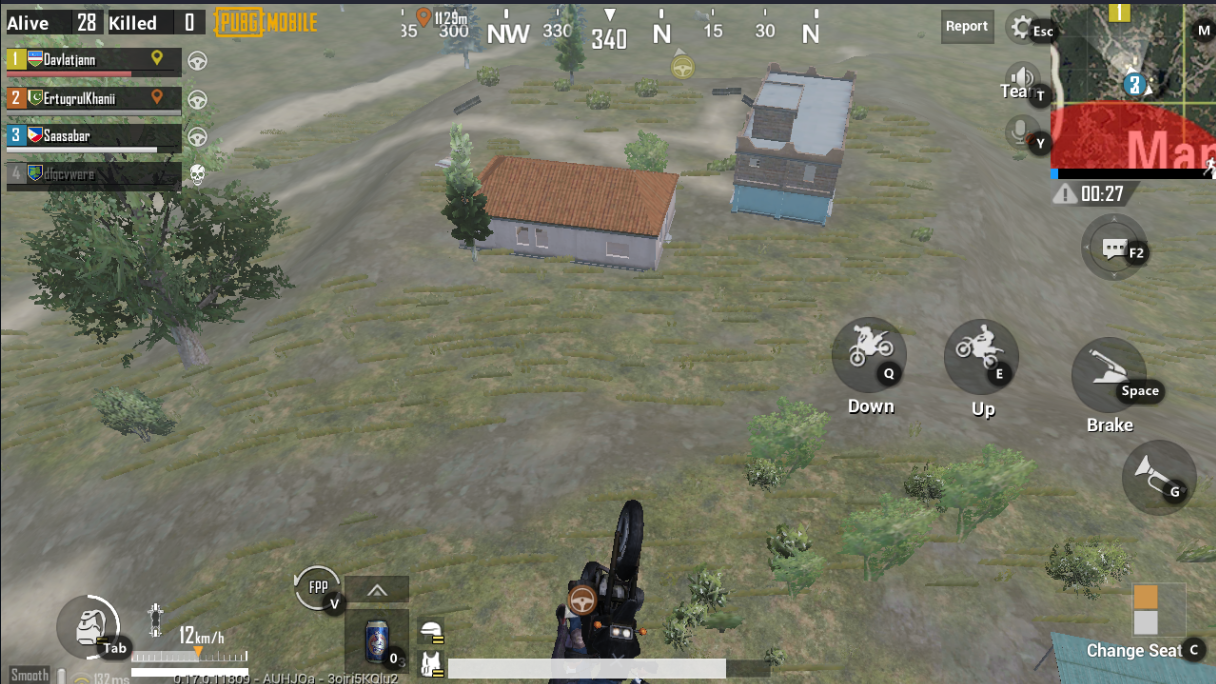The image size is (1216, 684).
Task: Open the backpack inventory
Action: coord(88,628)
